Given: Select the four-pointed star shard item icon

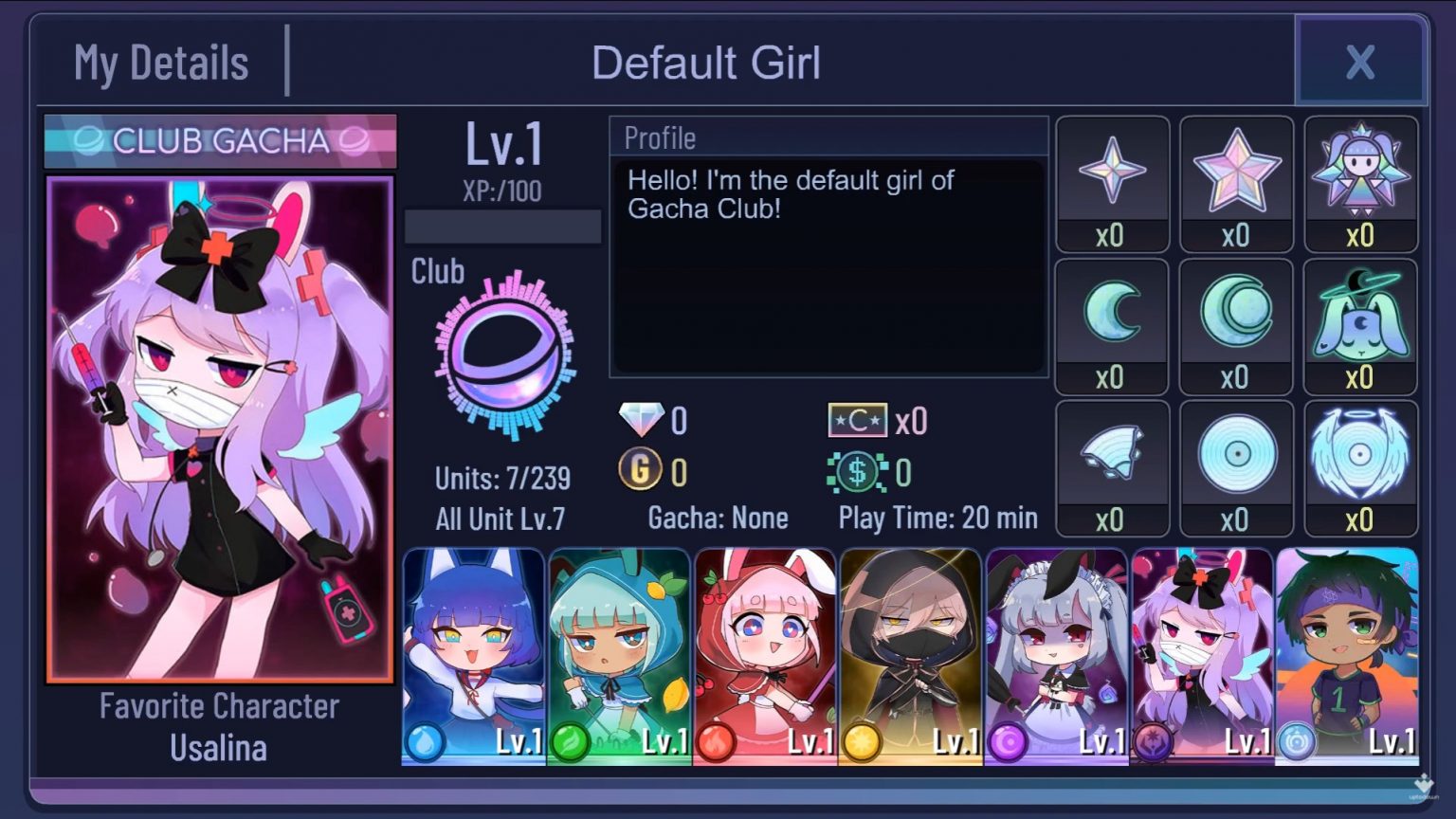Looking at the screenshot, I should (1112, 171).
